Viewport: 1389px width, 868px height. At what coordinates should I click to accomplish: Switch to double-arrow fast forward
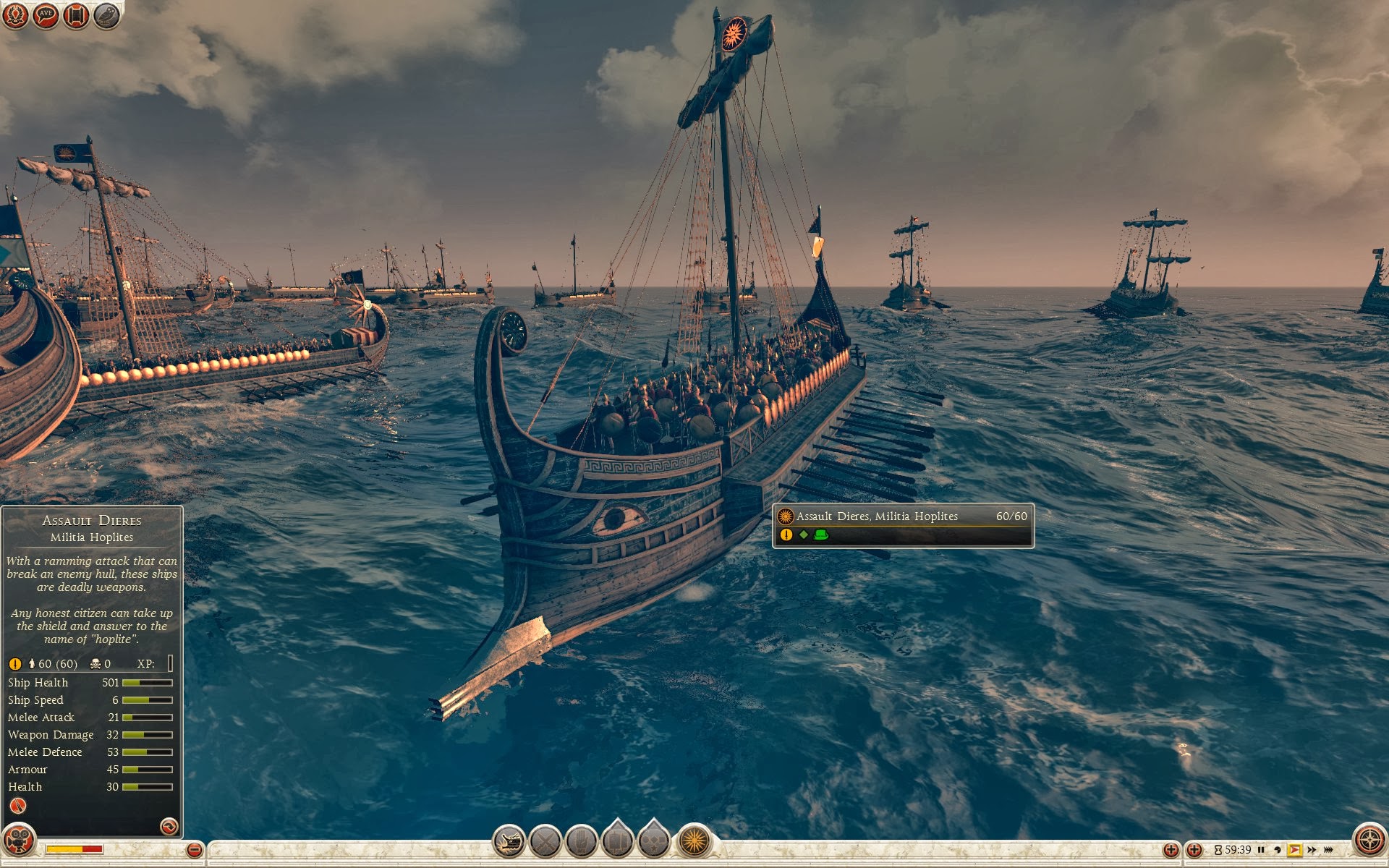pyautogui.click(x=1312, y=850)
